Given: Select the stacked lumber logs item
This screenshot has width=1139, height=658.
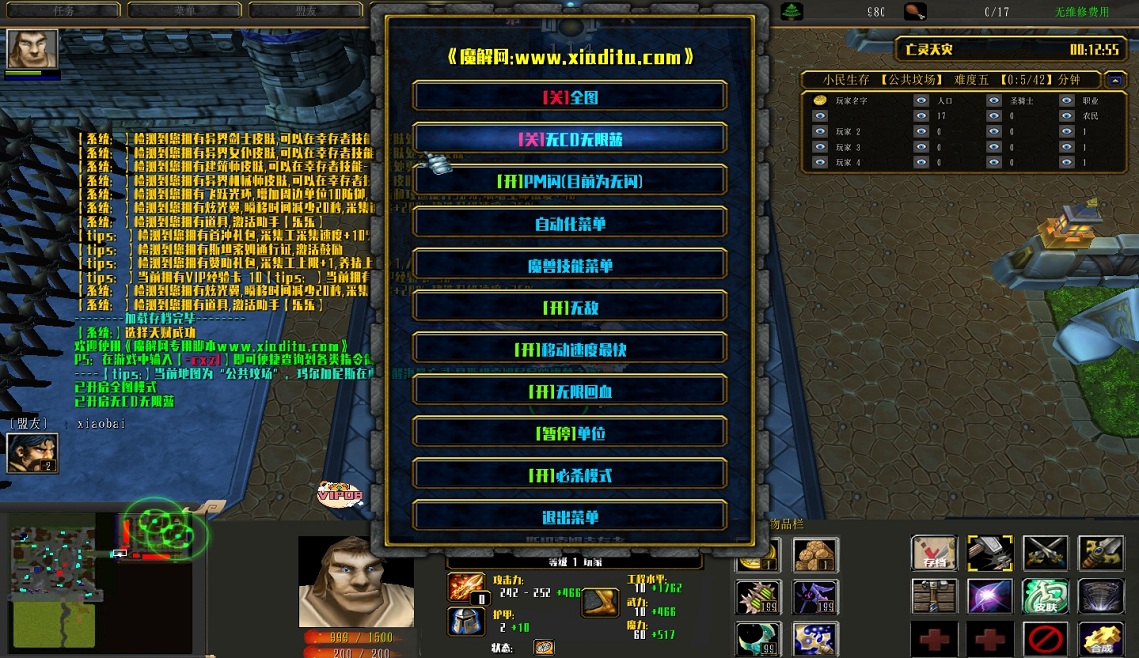Looking at the screenshot, I should pos(815,555).
